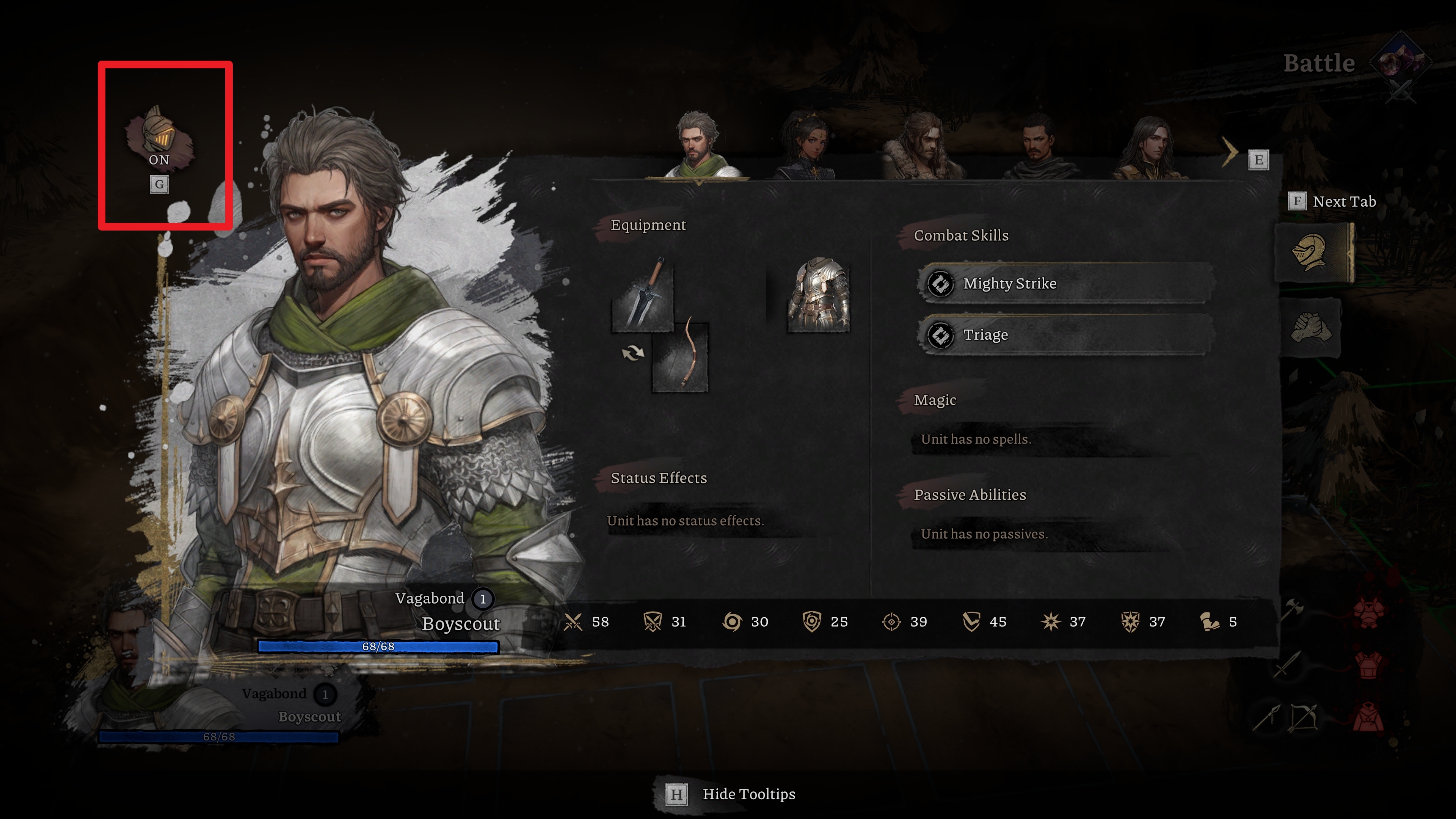Click the gold next-character arrow
The width and height of the screenshot is (1456, 819).
1230,152
